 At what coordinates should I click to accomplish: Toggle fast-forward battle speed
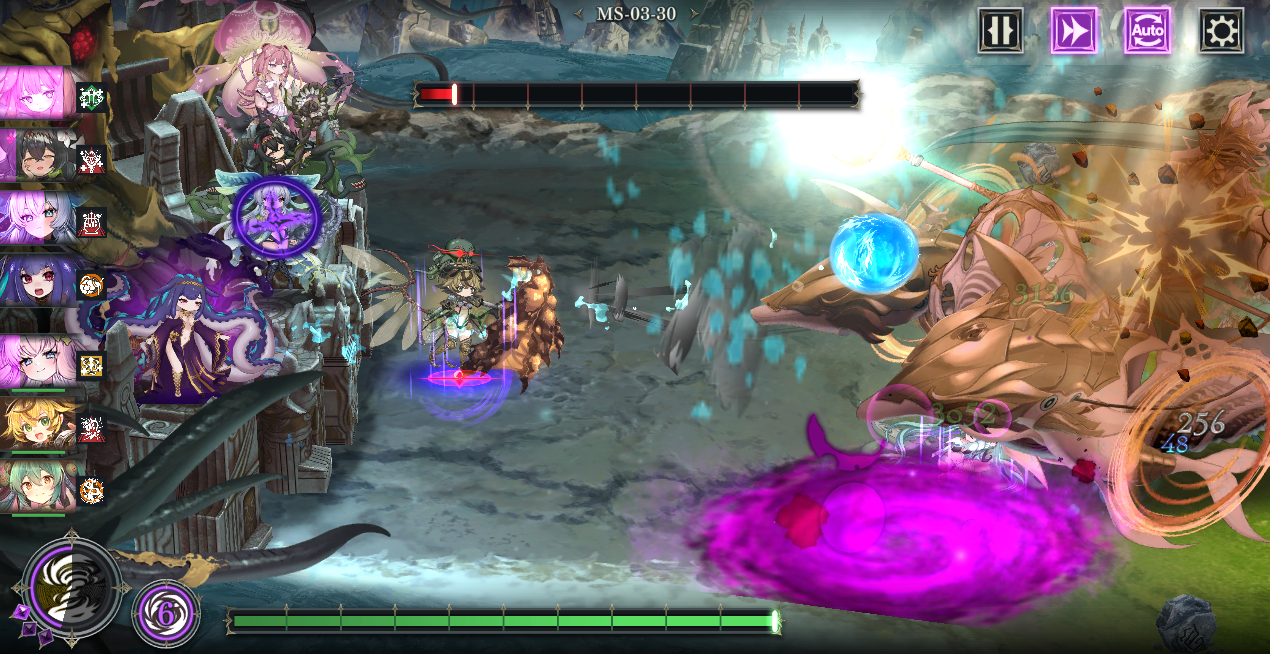coord(1074,31)
